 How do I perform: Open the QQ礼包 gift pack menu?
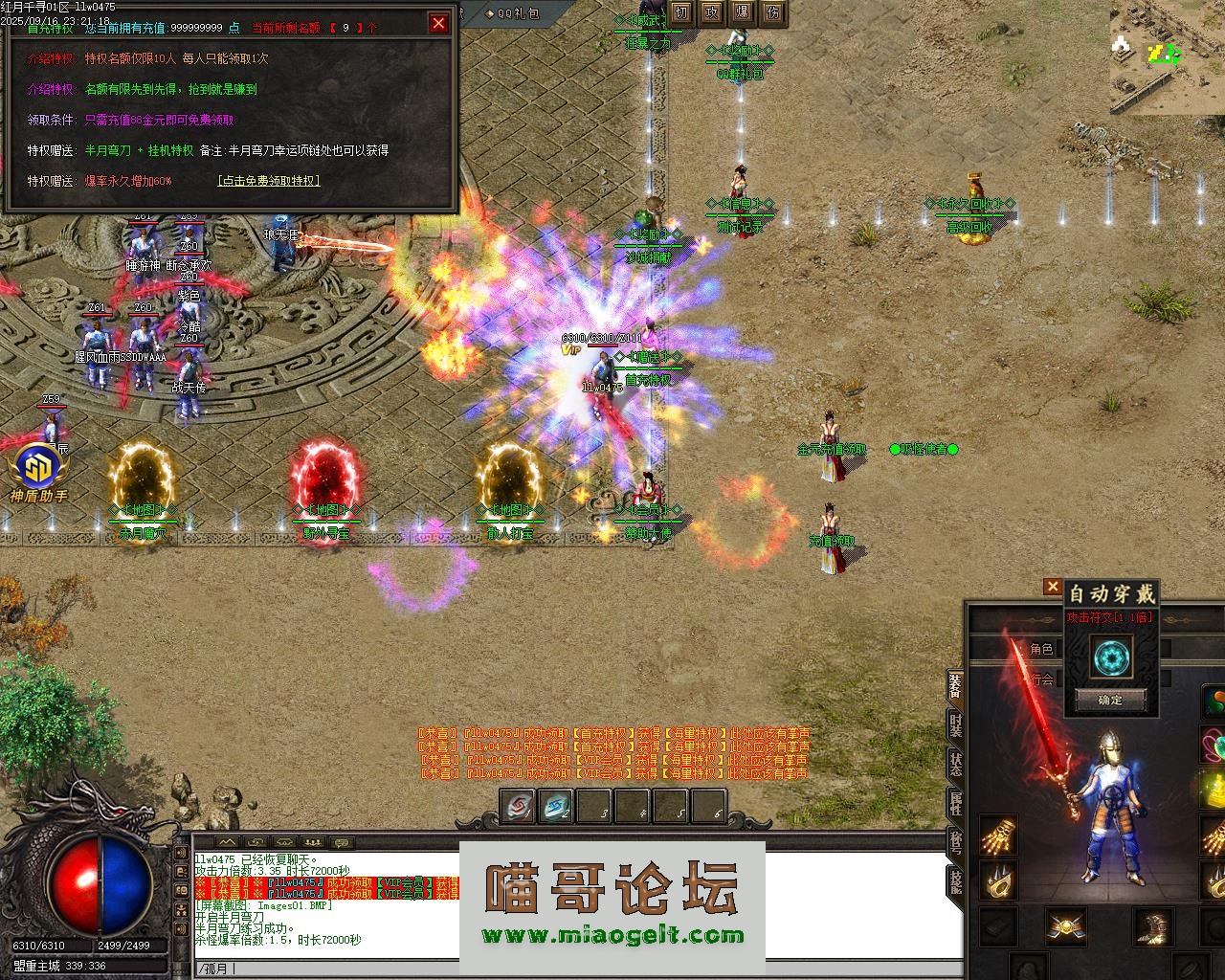511,13
